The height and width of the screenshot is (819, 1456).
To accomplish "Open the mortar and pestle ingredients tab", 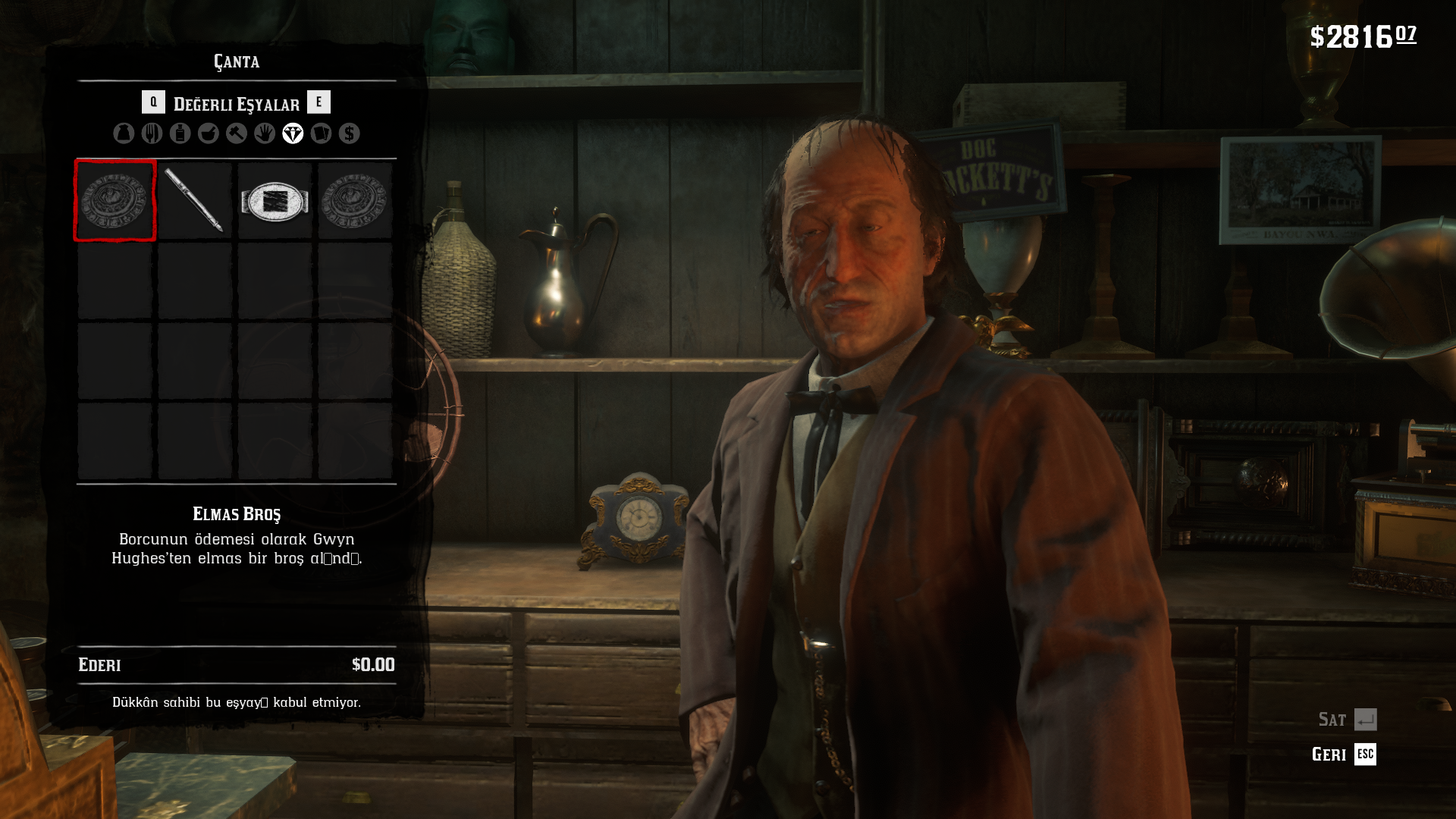I will click(209, 133).
